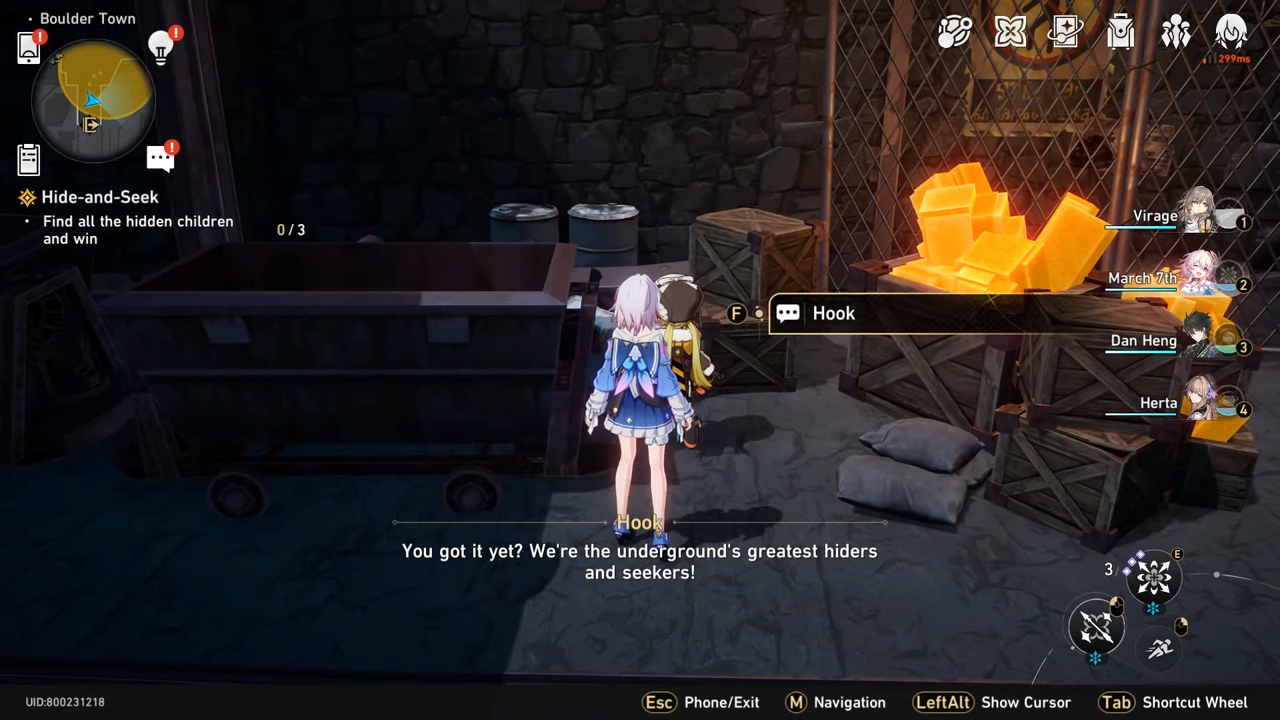Open the Interastral Guide icon
Image resolution: width=1280 pixels, height=720 pixels.
click(x=955, y=32)
